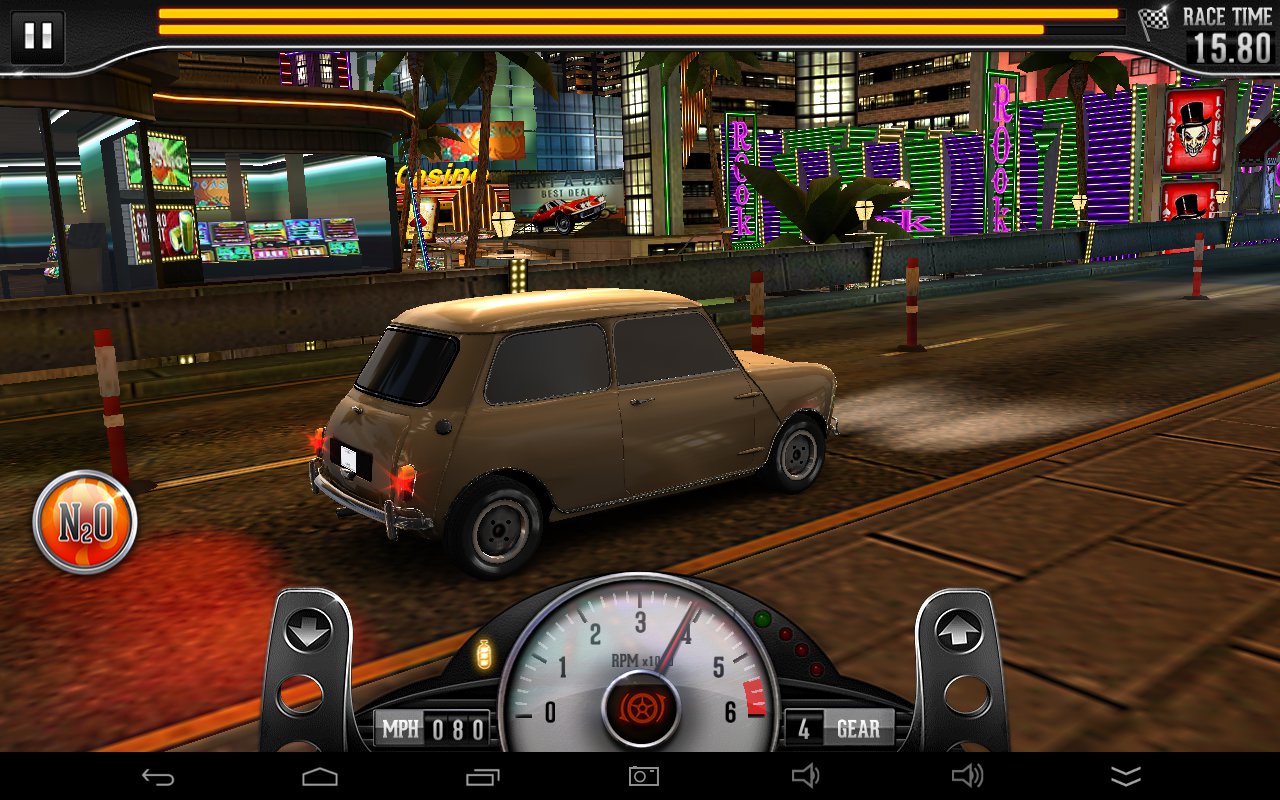Hide the navigation bar with the chevron icon
This screenshot has height=800, width=1280.
click(1126, 777)
